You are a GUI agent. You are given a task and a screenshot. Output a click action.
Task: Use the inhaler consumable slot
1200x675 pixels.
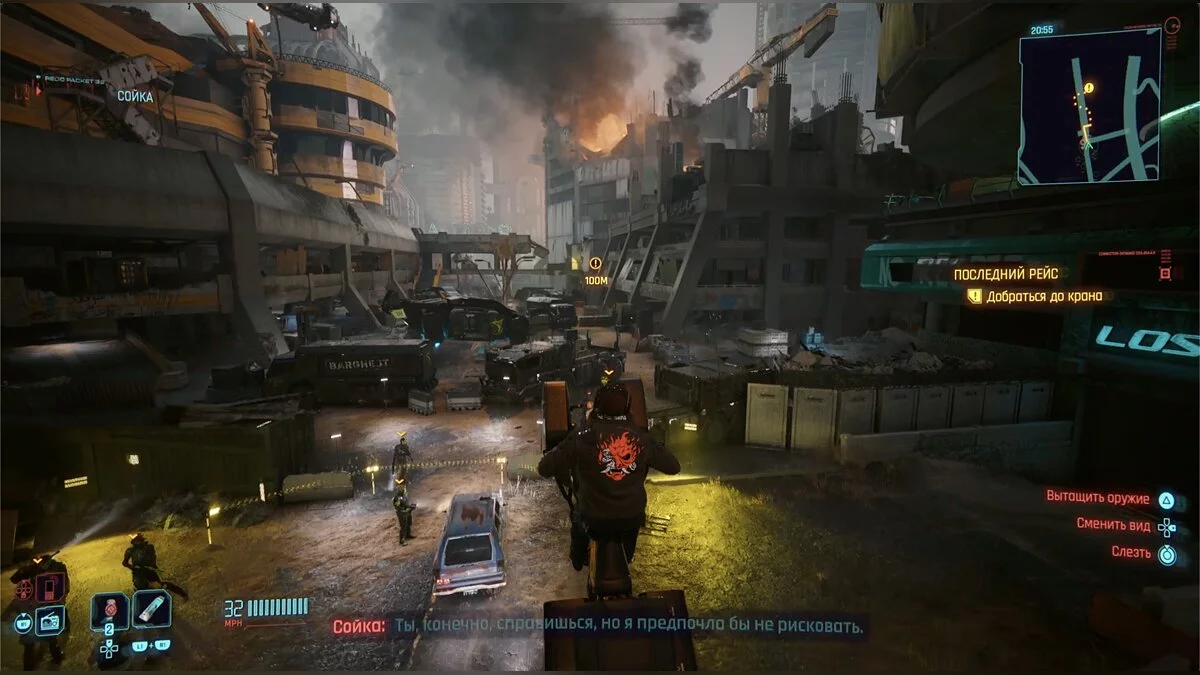152,609
